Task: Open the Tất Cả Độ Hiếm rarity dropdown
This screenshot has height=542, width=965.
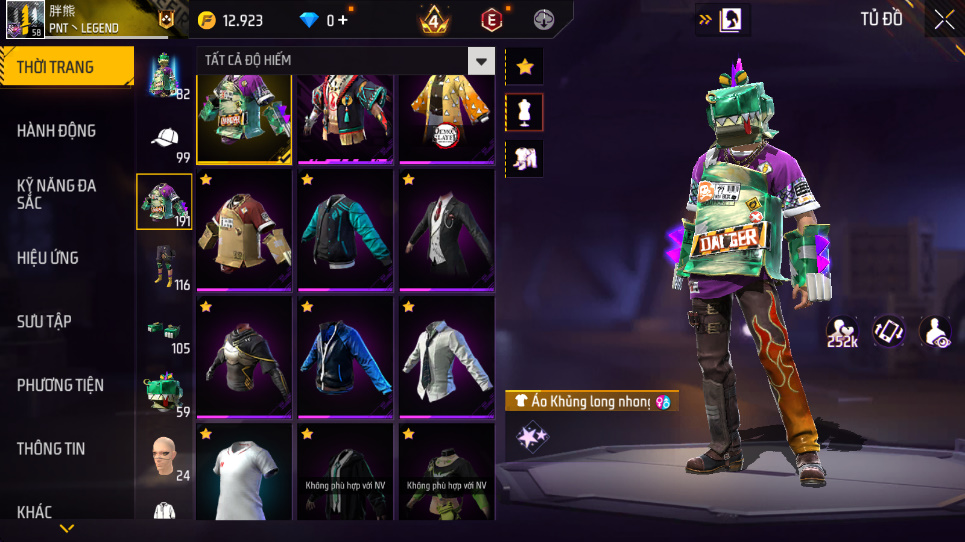Action: pyautogui.click(x=482, y=61)
